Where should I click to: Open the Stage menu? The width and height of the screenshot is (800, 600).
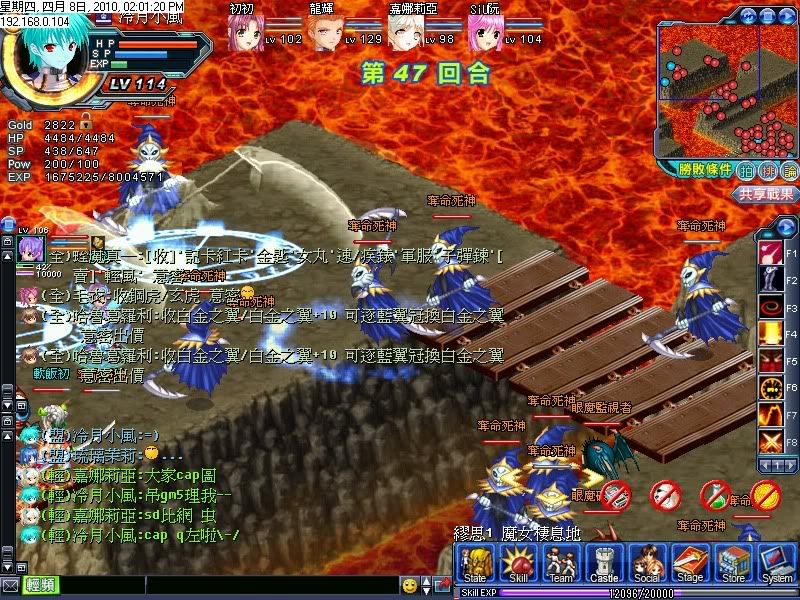point(690,565)
